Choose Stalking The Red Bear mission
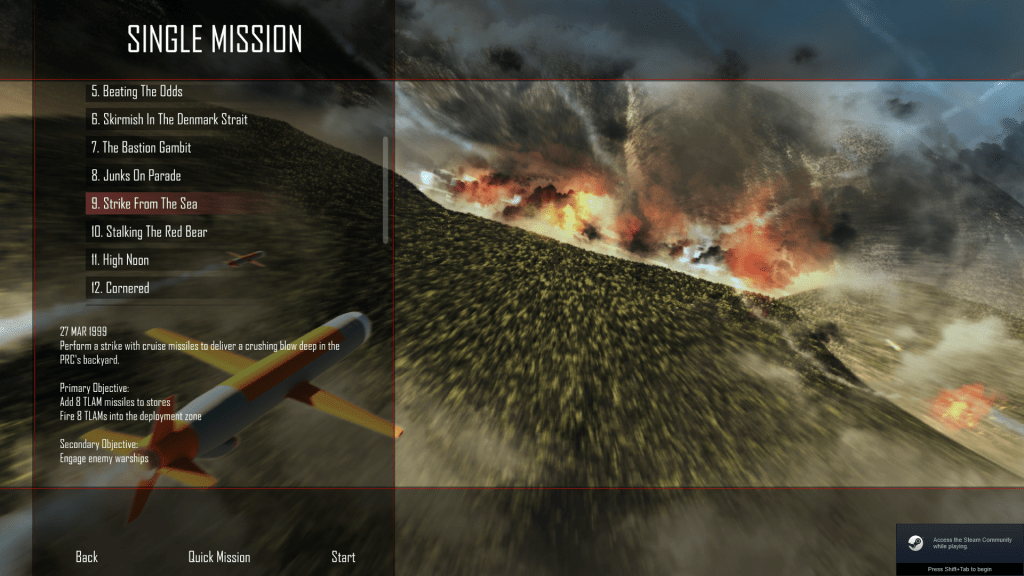Image resolution: width=1024 pixels, height=576 pixels. (149, 232)
